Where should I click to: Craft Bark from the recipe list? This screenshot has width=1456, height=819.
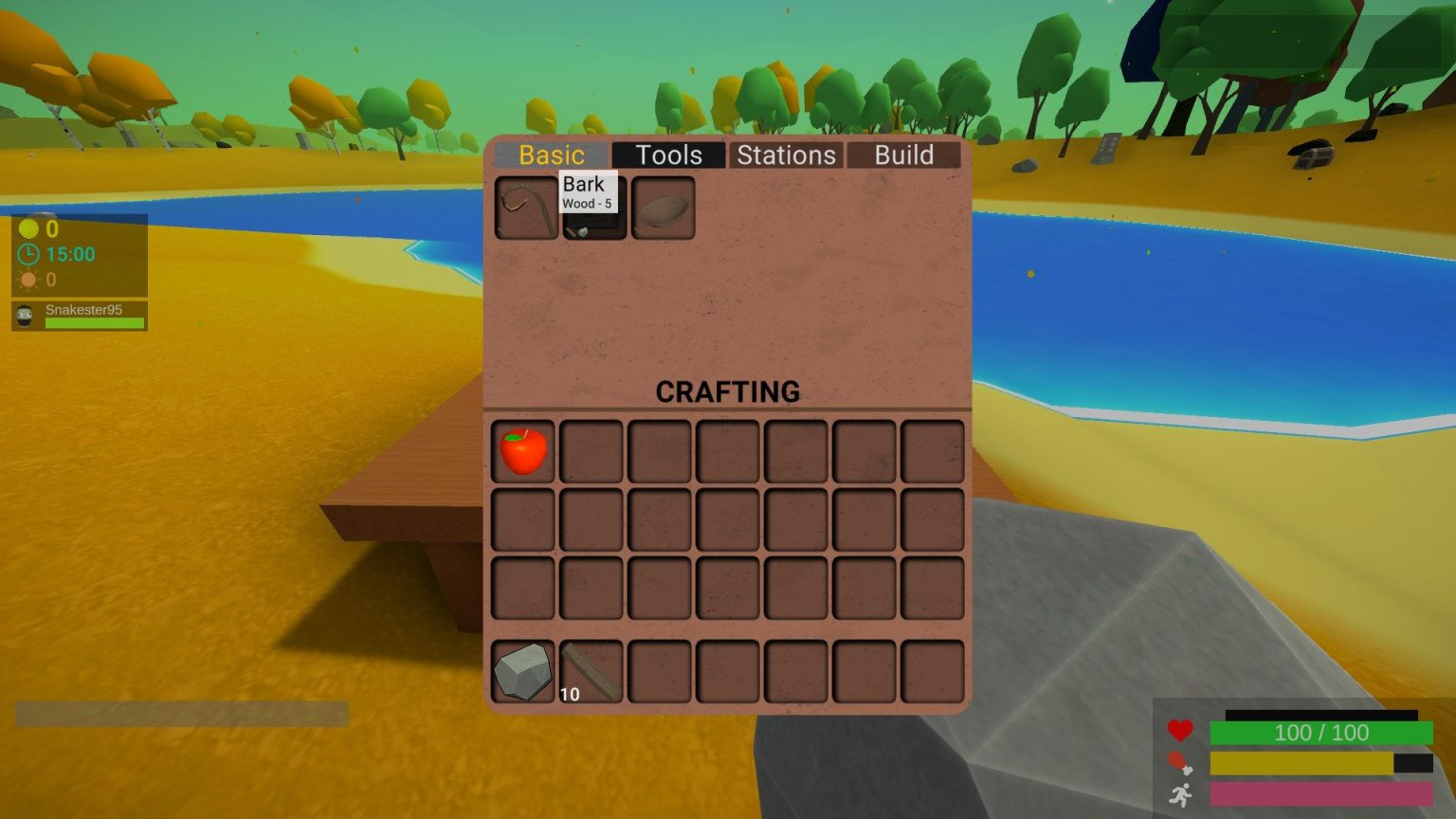pos(594,225)
